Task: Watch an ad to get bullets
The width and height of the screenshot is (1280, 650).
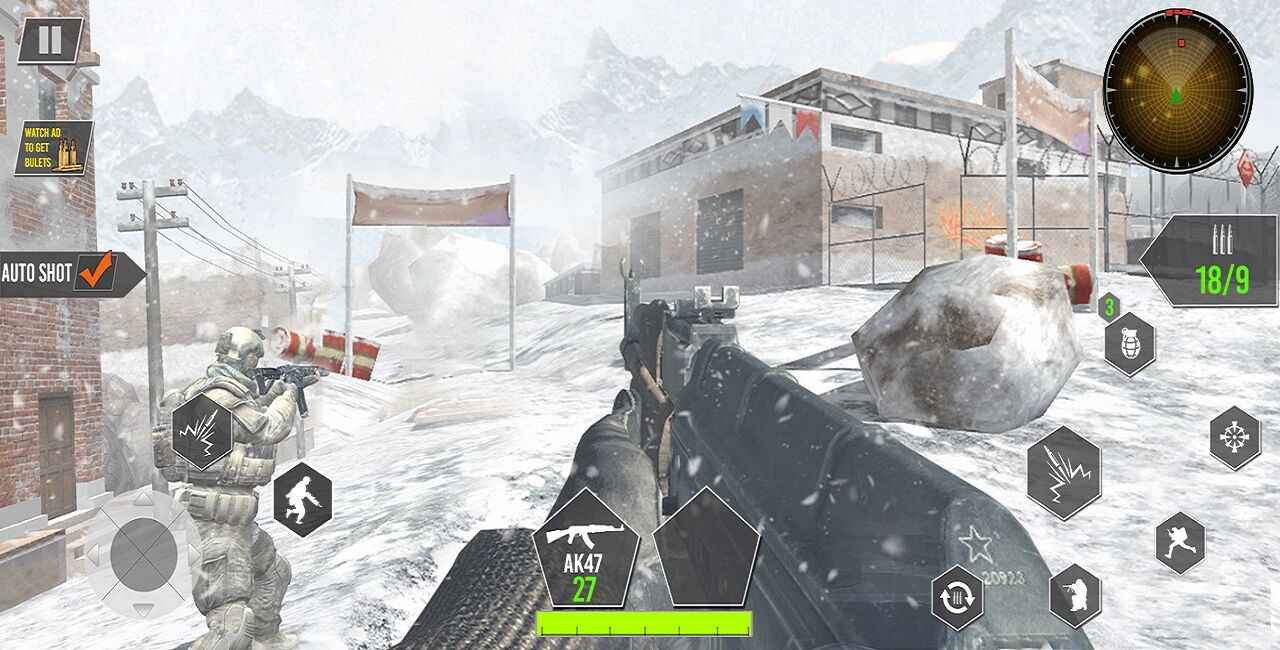Action: (54, 148)
